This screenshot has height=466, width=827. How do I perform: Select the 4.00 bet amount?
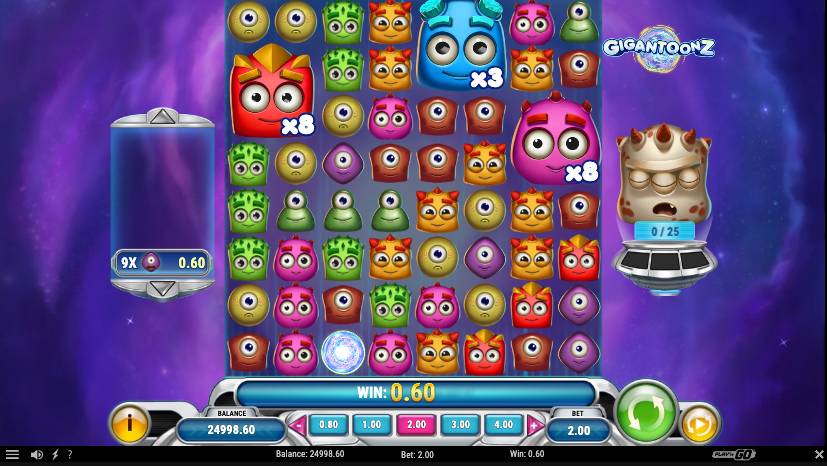coord(503,424)
